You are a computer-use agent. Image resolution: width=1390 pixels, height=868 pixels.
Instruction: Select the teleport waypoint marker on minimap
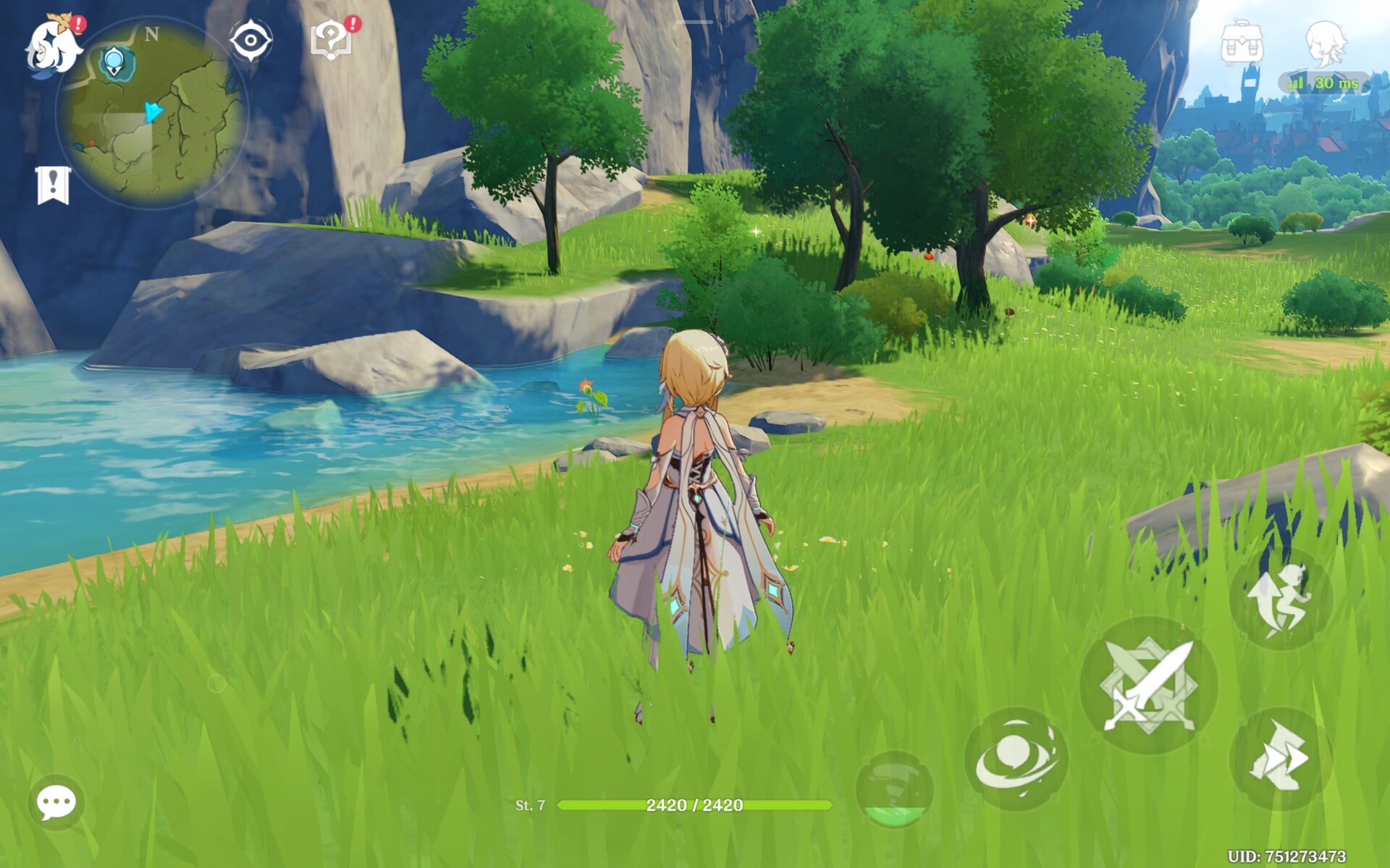114,62
